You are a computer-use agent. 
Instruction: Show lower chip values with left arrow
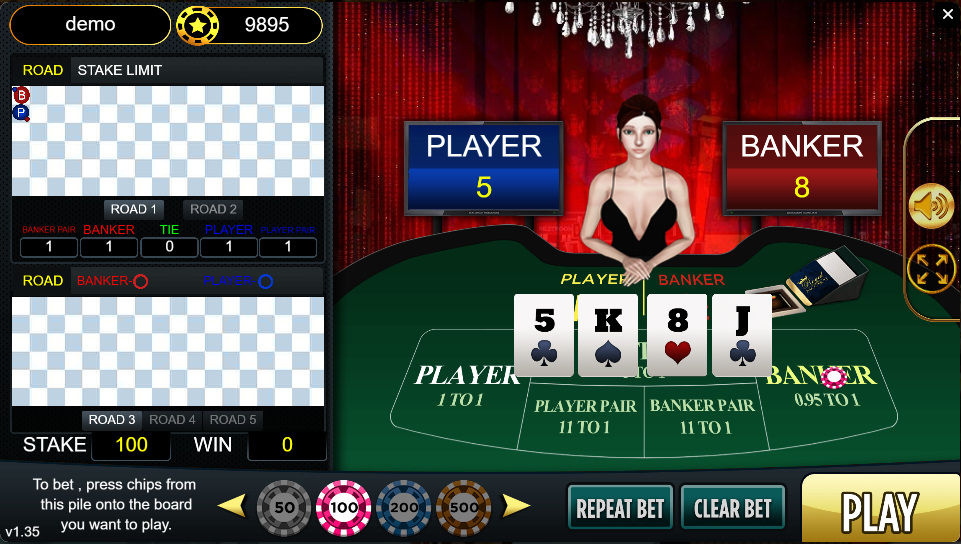[x=231, y=505]
